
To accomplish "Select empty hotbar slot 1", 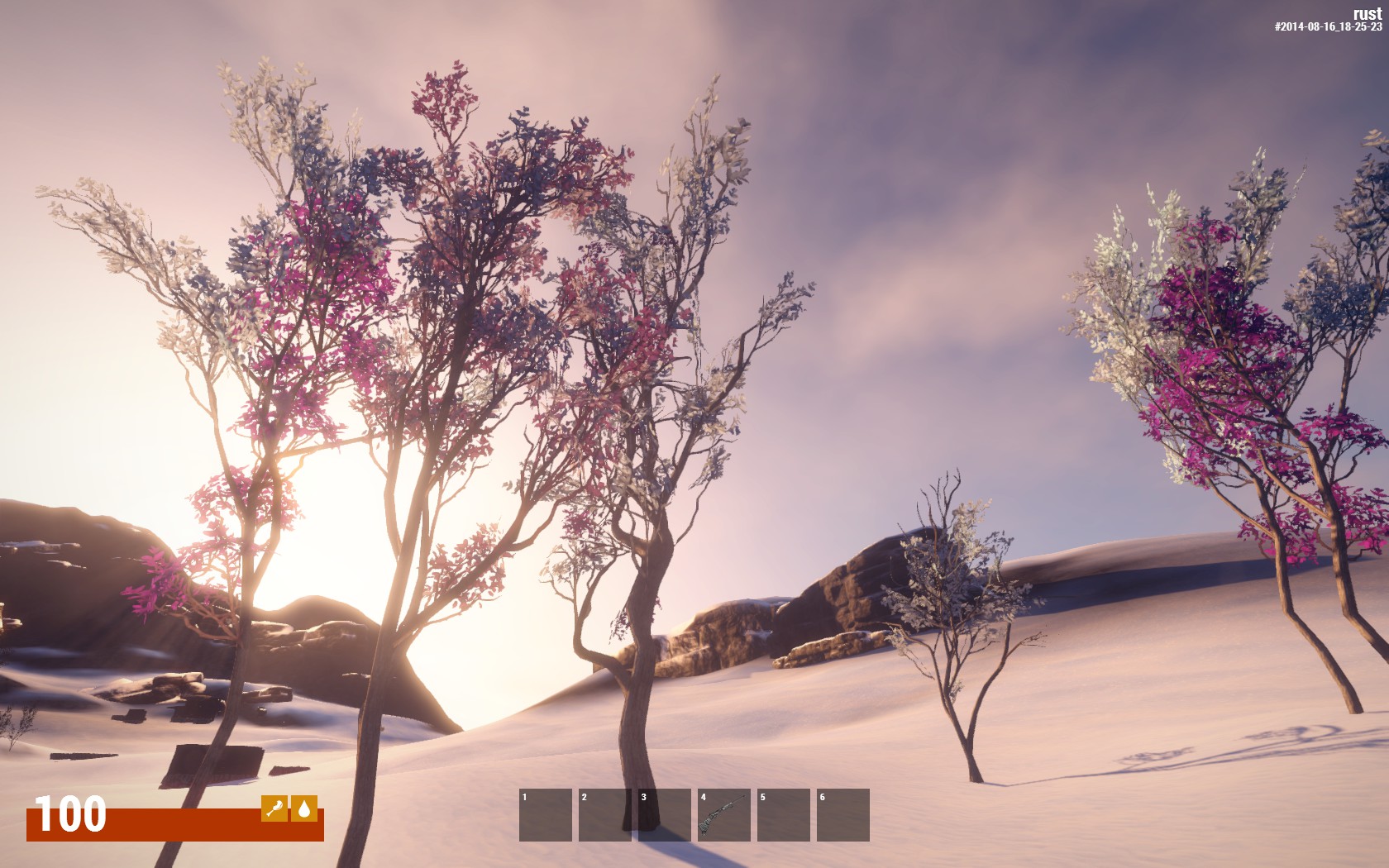I will pyautogui.click(x=546, y=815).
